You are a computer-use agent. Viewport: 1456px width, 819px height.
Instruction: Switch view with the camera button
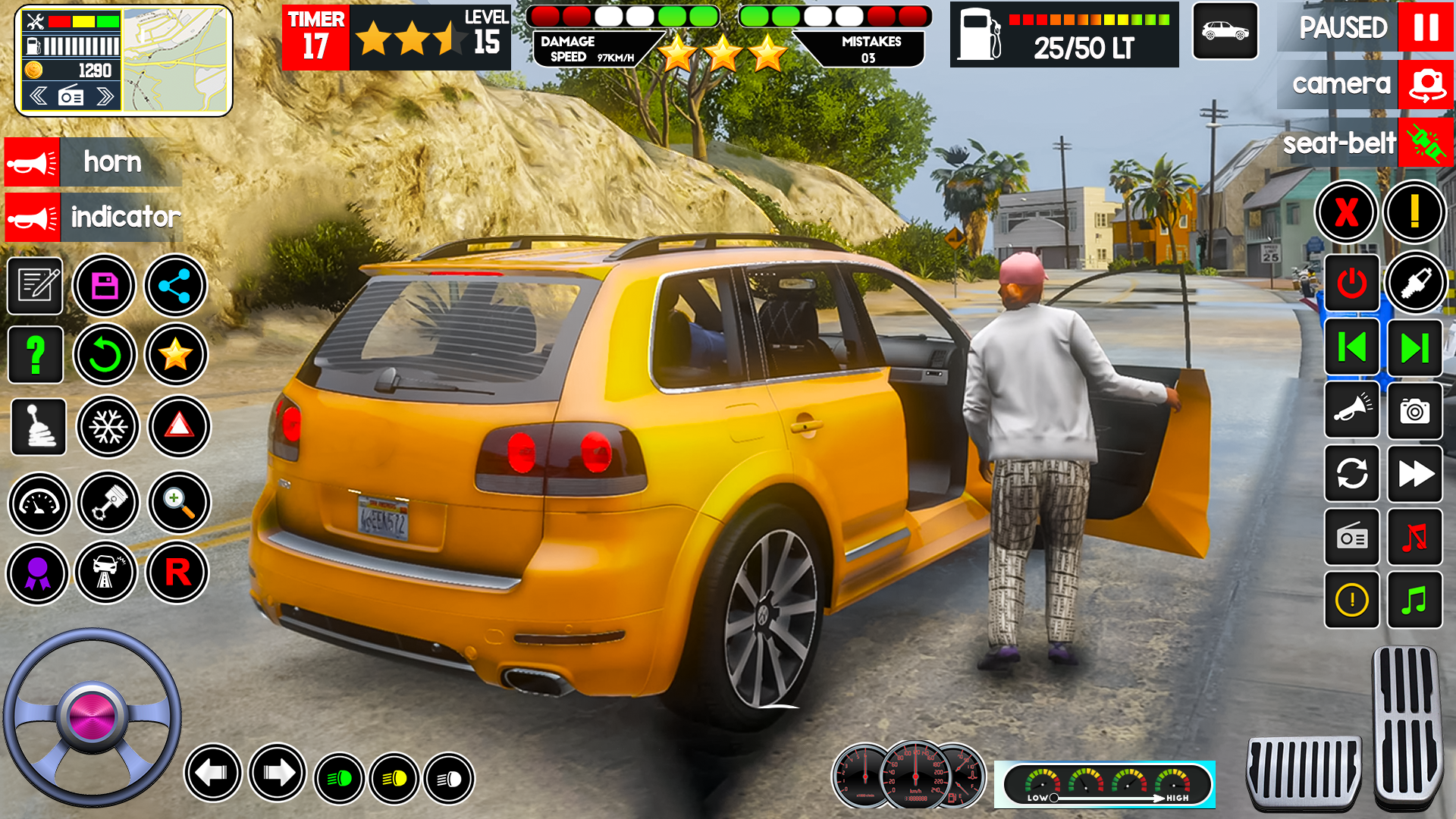pyautogui.click(x=1426, y=84)
